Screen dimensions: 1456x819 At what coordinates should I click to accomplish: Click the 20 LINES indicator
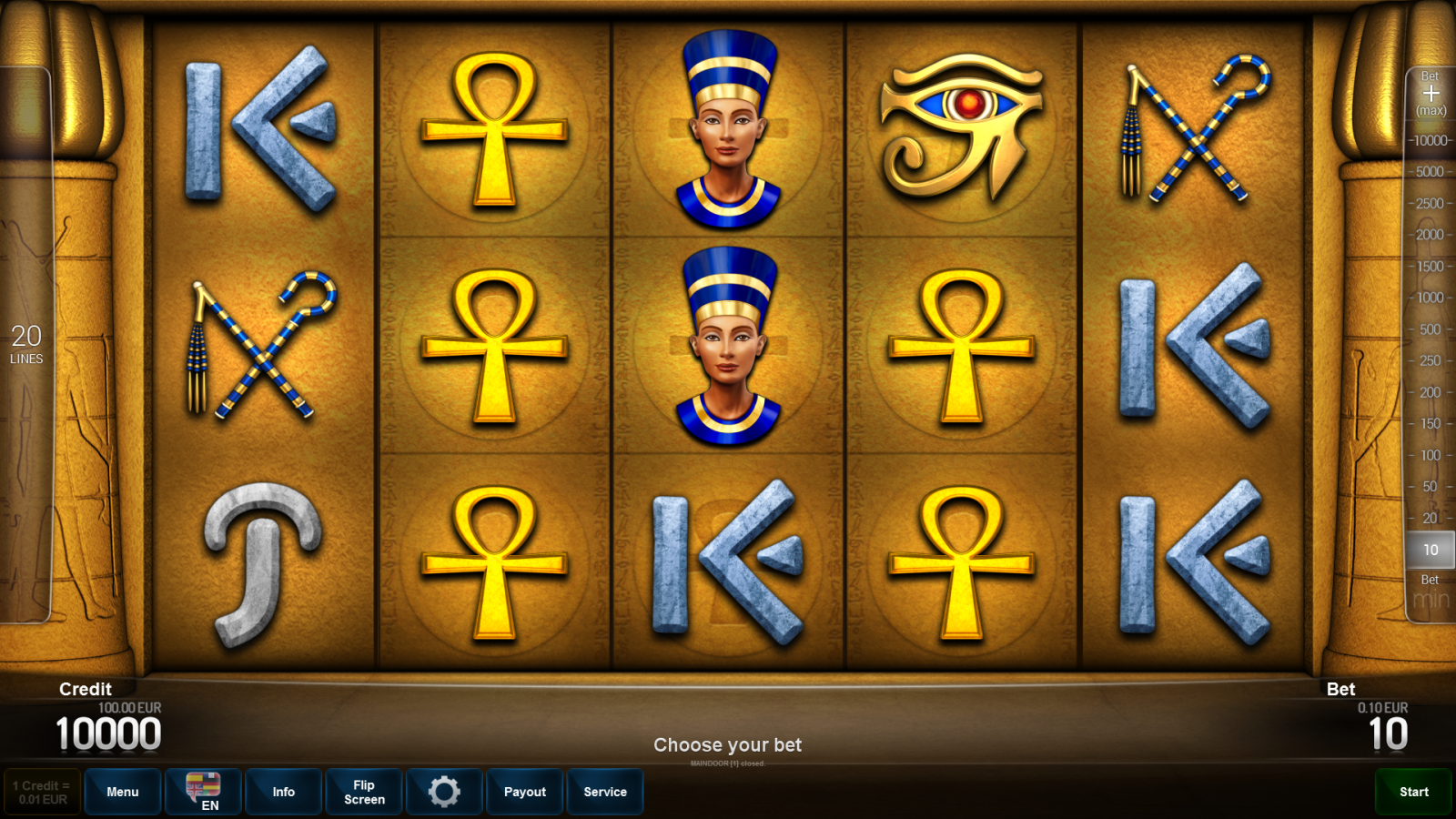[28, 345]
